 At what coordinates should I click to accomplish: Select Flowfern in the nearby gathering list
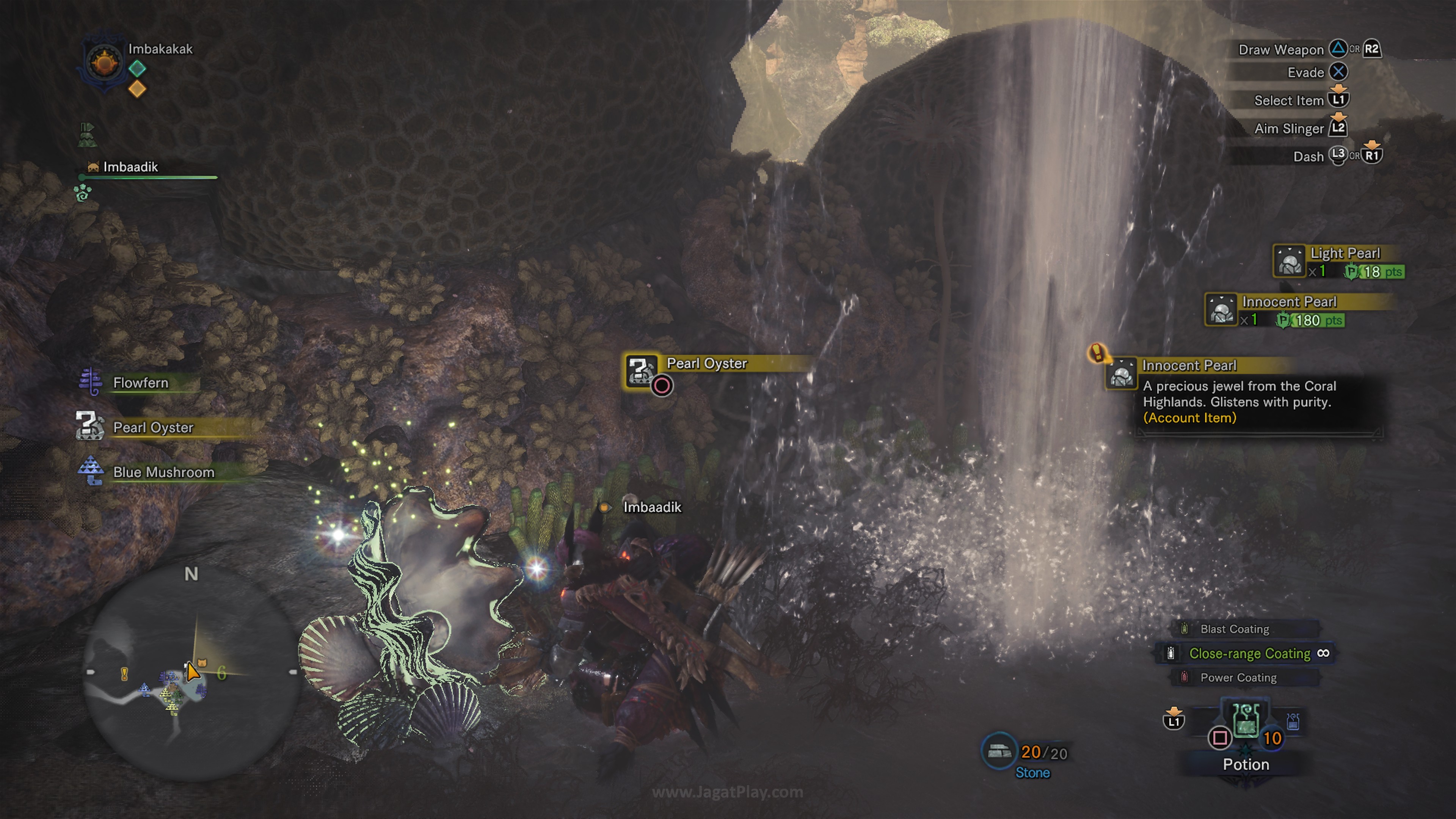click(x=140, y=383)
